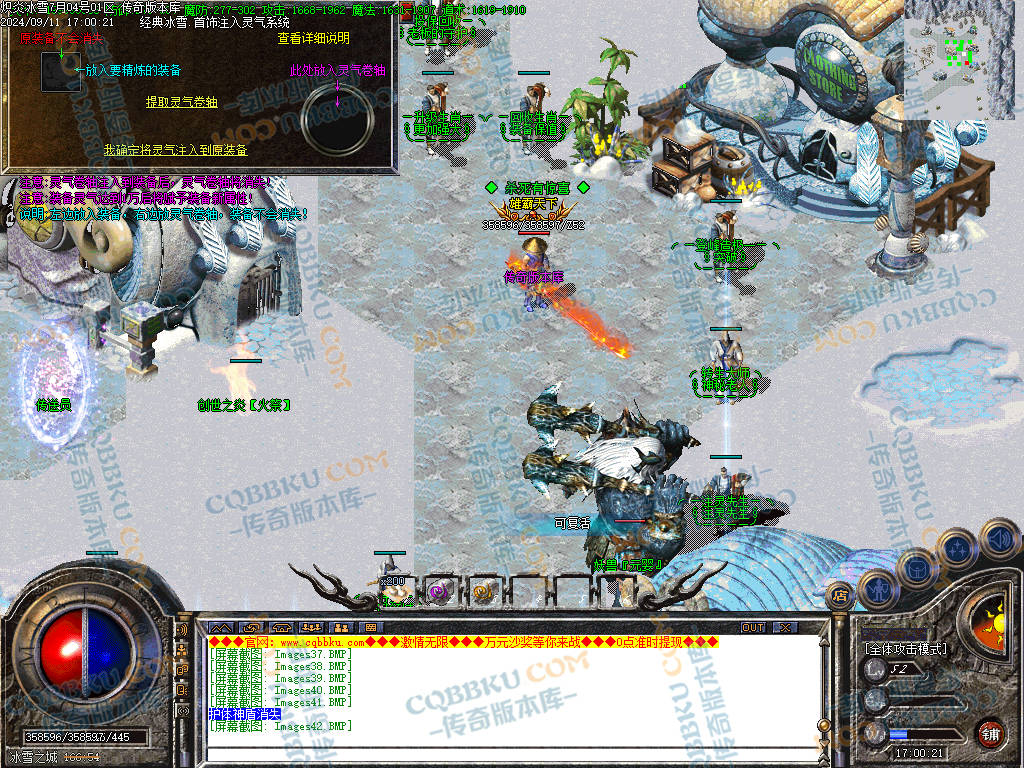Use the golden scroll in belt slot
Viewport: 1024px width, 768px height.
pos(482,590)
